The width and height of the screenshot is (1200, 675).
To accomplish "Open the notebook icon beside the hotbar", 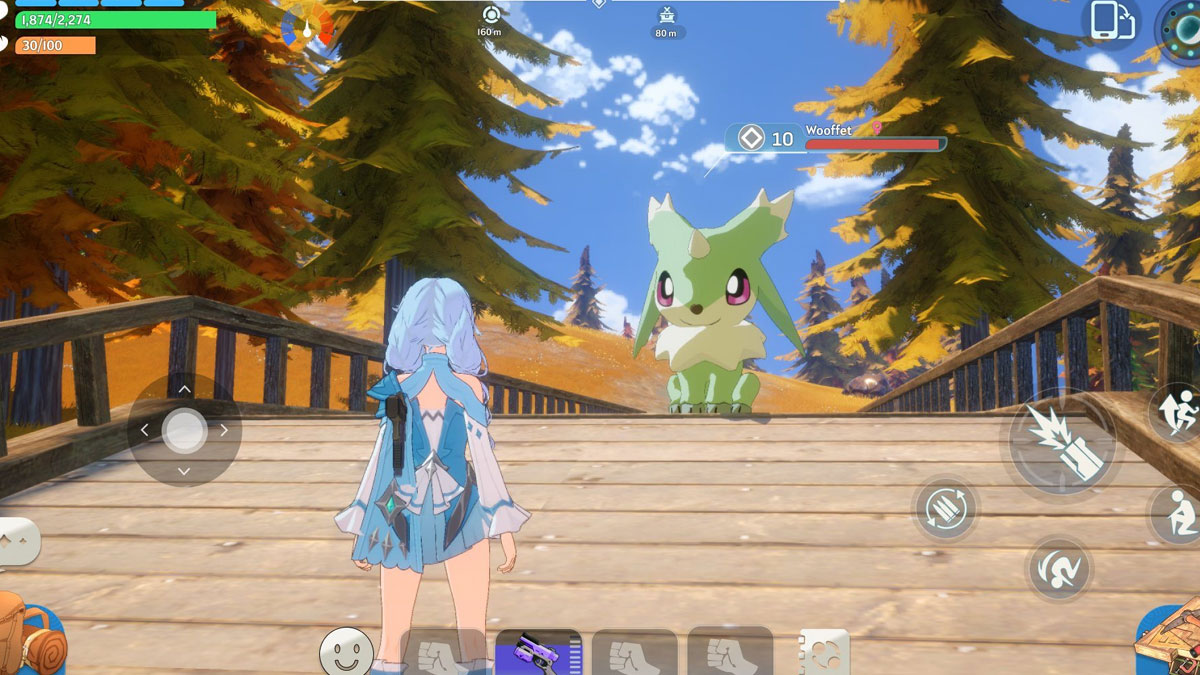I will click(x=823, y=654).
